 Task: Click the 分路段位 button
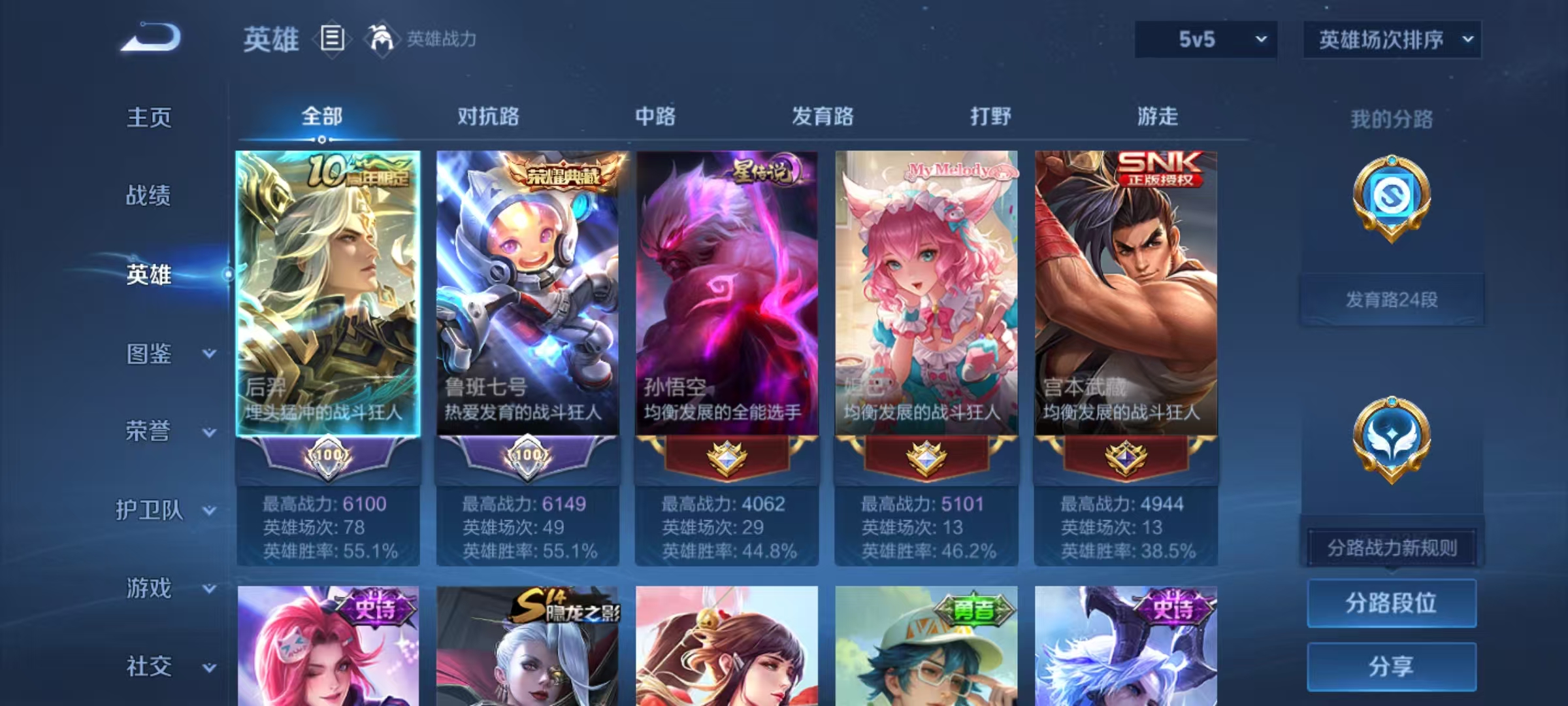click(1392, 604)
